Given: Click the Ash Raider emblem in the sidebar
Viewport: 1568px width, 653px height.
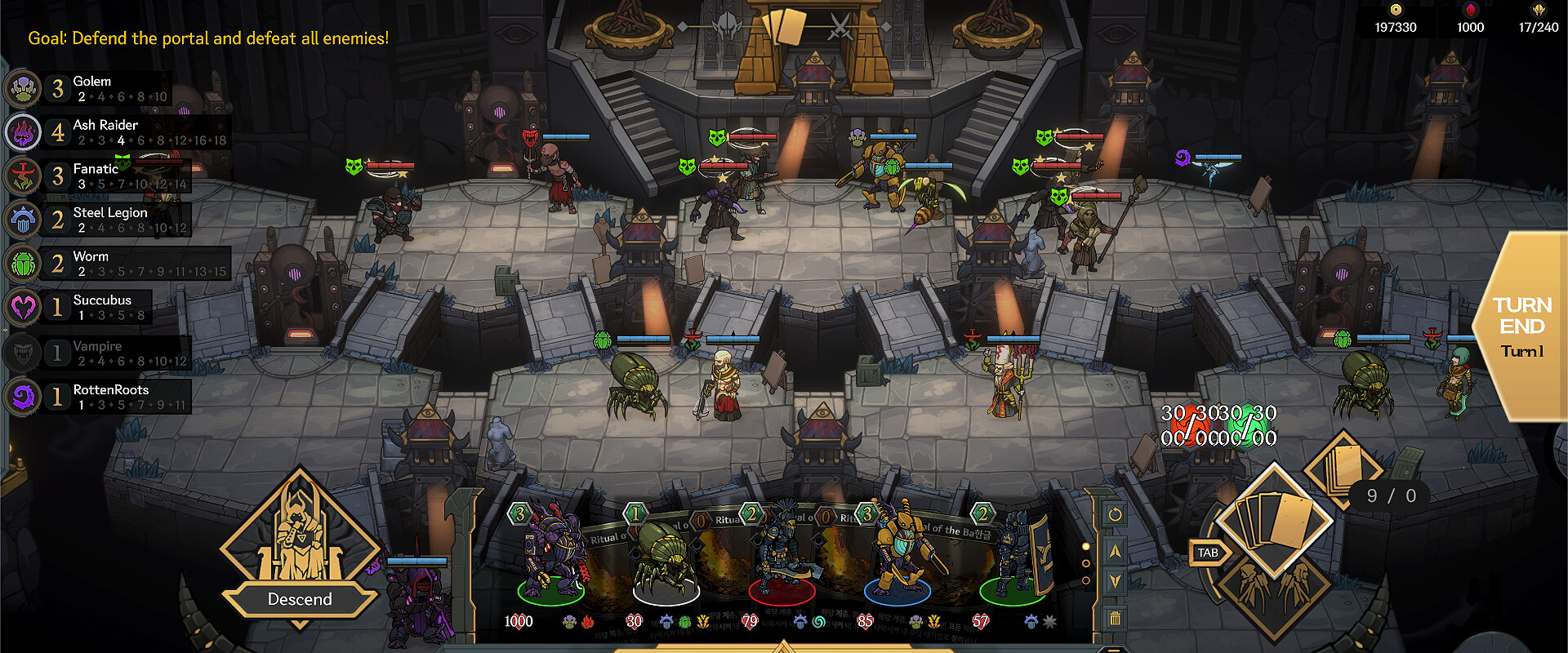Looking at the screenshot, I should [22, 131].
